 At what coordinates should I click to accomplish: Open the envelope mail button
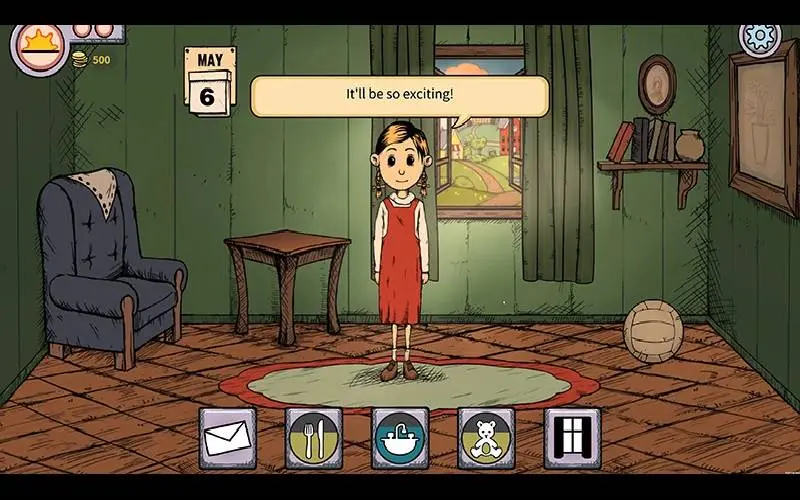click(x=227, y=437)
